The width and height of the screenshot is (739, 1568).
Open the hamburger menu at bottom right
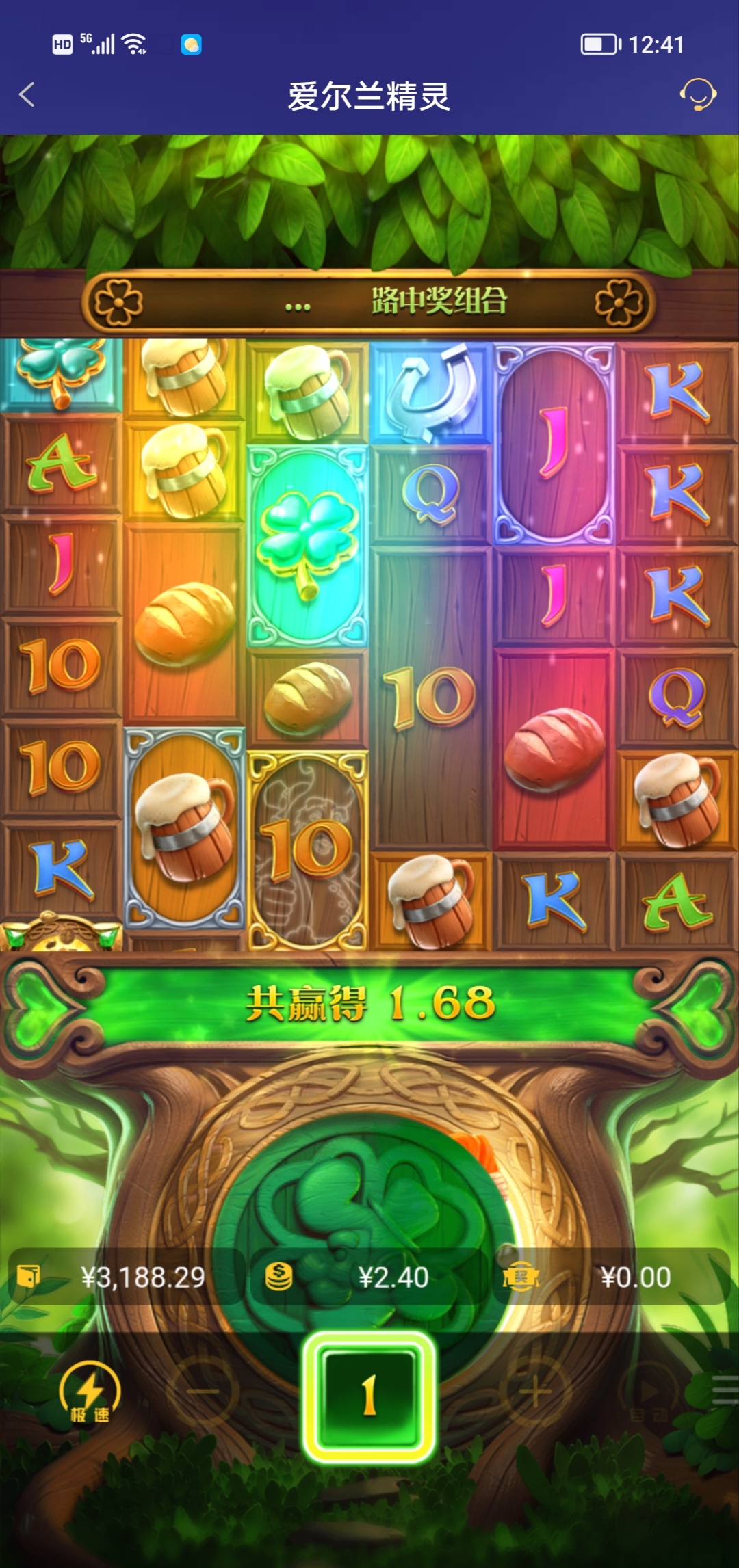(x=724, y=1391)
